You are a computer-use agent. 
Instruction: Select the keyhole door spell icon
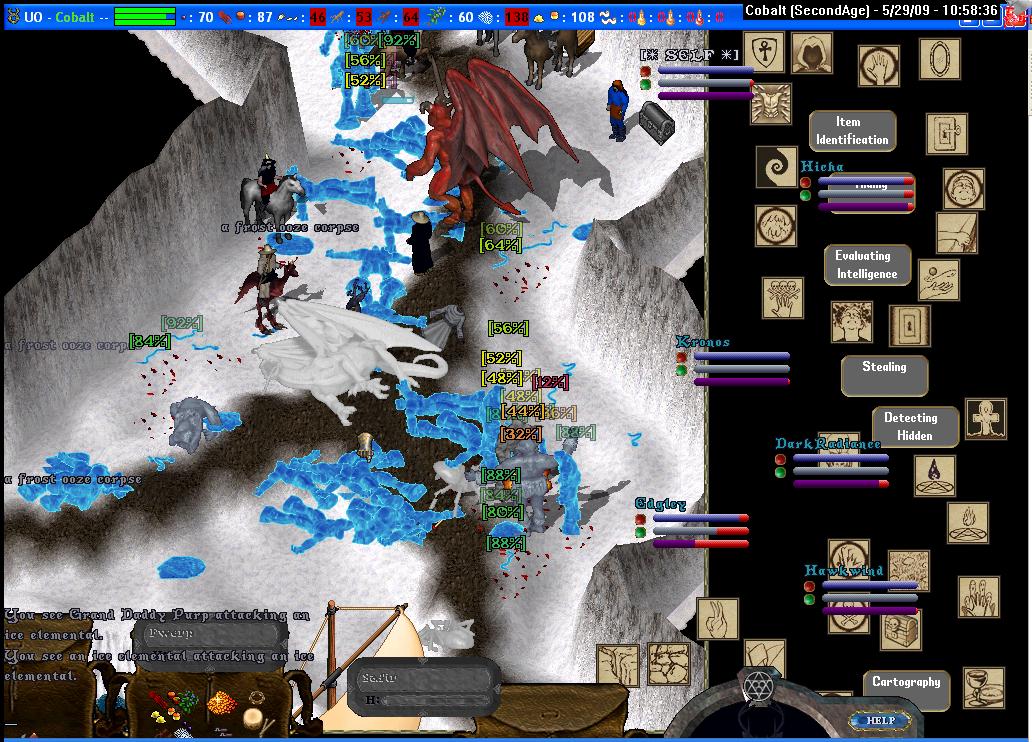point(909,326)
